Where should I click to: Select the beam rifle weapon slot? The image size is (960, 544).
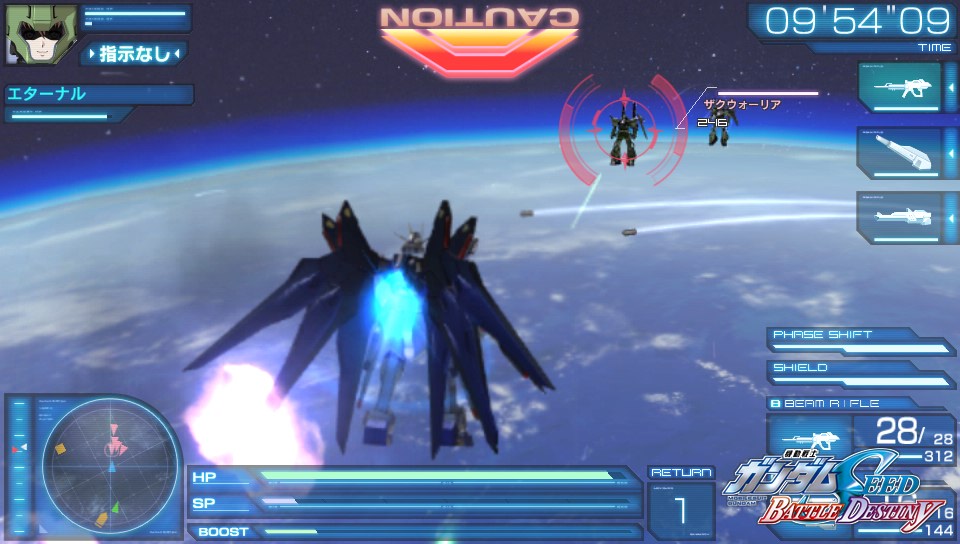tap(900, 87)
